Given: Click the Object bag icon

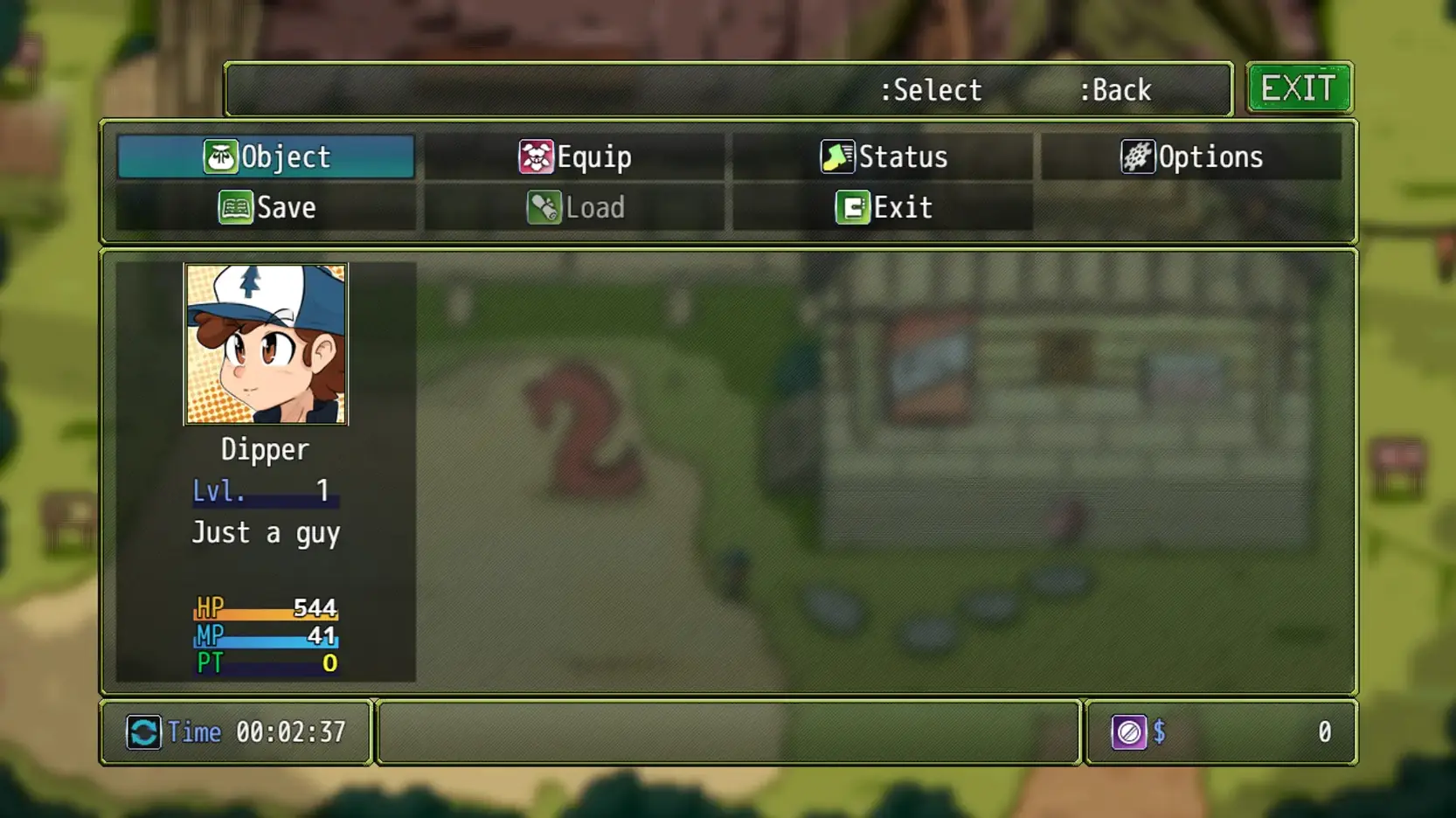Looking at the screenshot, I should point(223,157).
